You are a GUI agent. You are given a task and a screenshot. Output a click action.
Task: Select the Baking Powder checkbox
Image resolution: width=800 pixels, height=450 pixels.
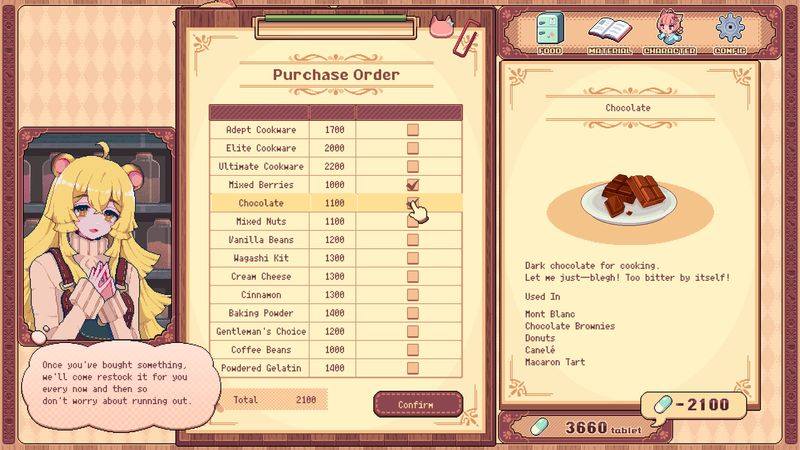(x=412, y=313)
